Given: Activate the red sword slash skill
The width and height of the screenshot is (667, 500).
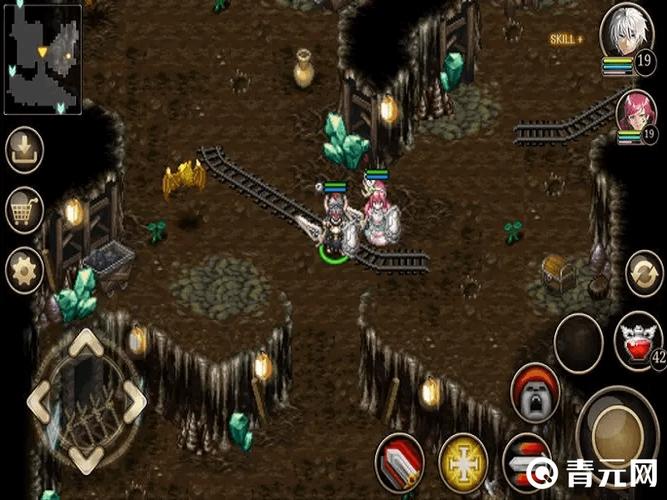Looking at the screenshot, I should point(399,462).
